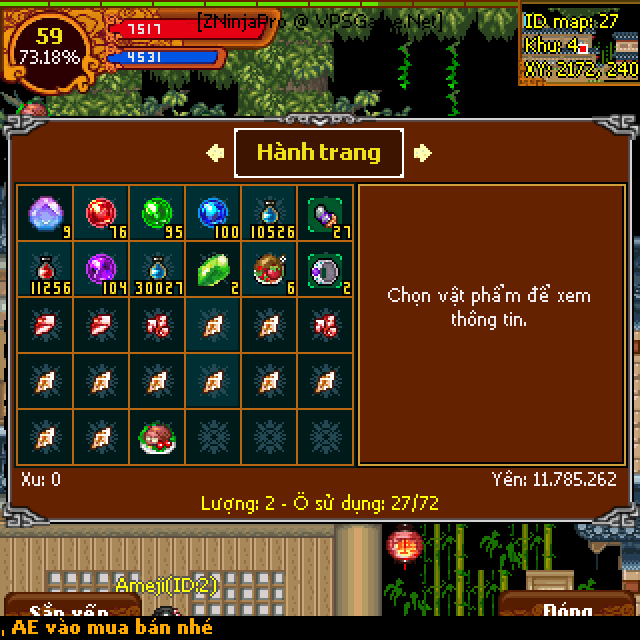Select the roast meat plate item
This screenshot has width=640, height=640.
(x=157, y=438)
